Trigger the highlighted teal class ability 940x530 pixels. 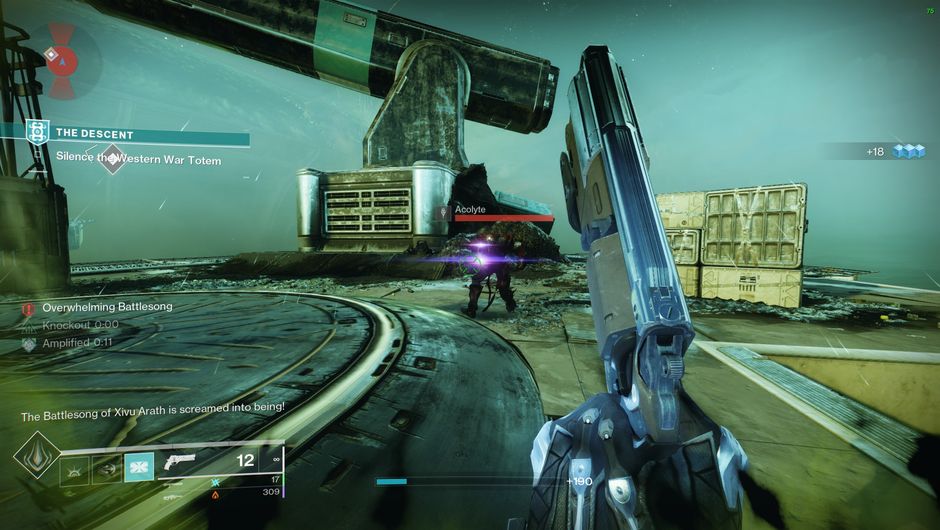click(x=138, y=468)
